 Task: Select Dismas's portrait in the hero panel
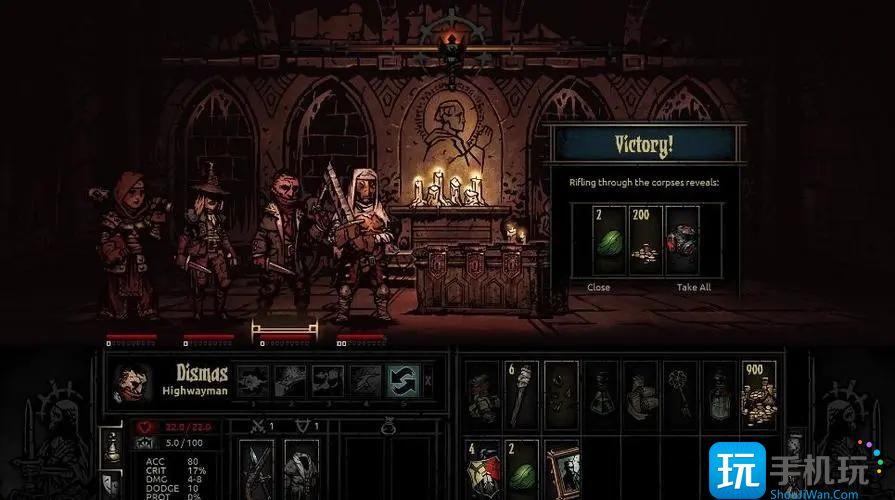point(131,381)
